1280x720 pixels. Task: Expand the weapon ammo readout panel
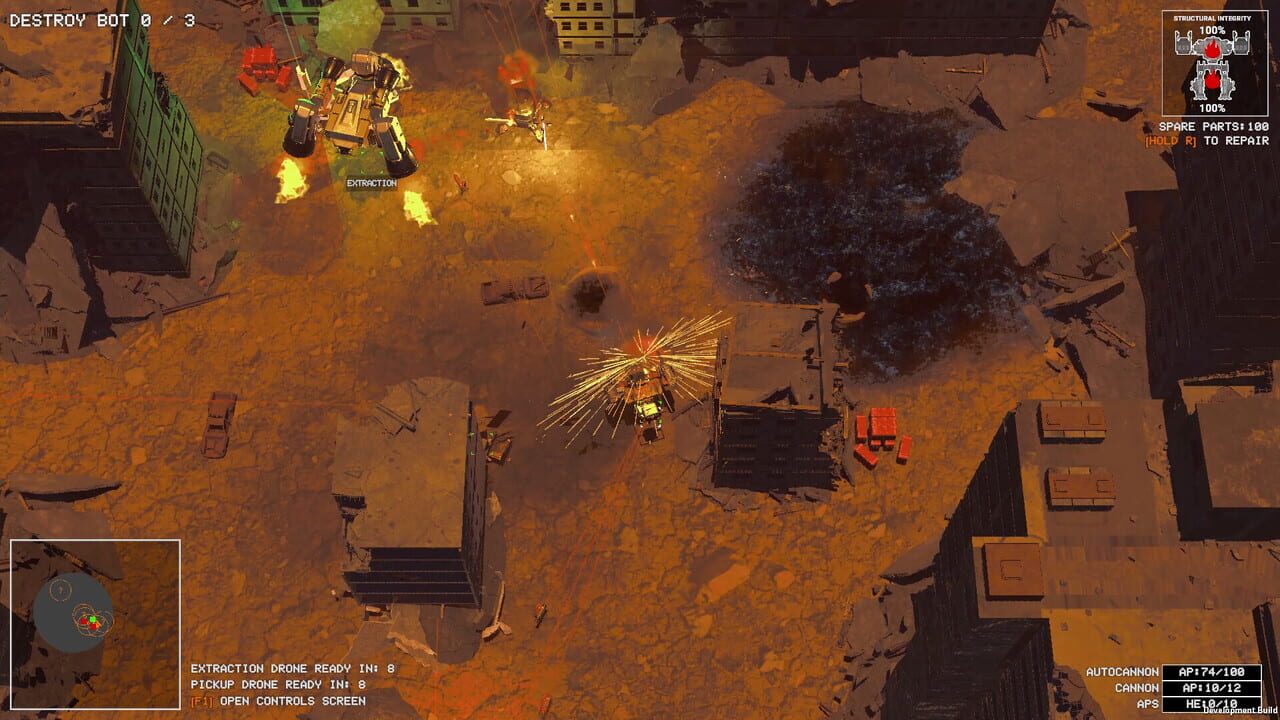(1213, 688)
